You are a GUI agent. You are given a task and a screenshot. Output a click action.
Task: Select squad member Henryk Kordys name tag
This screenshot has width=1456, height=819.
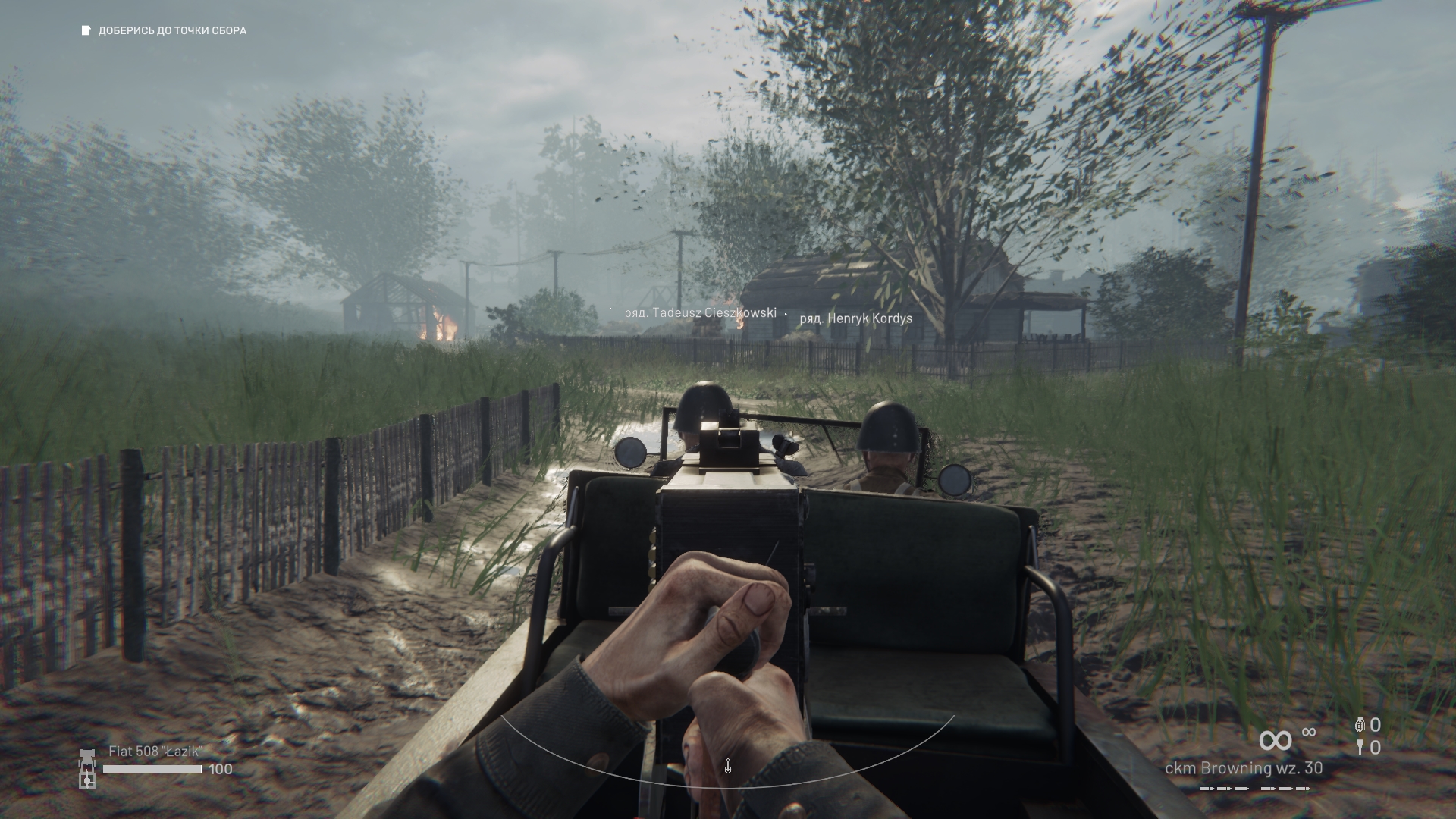coord(855,318)
